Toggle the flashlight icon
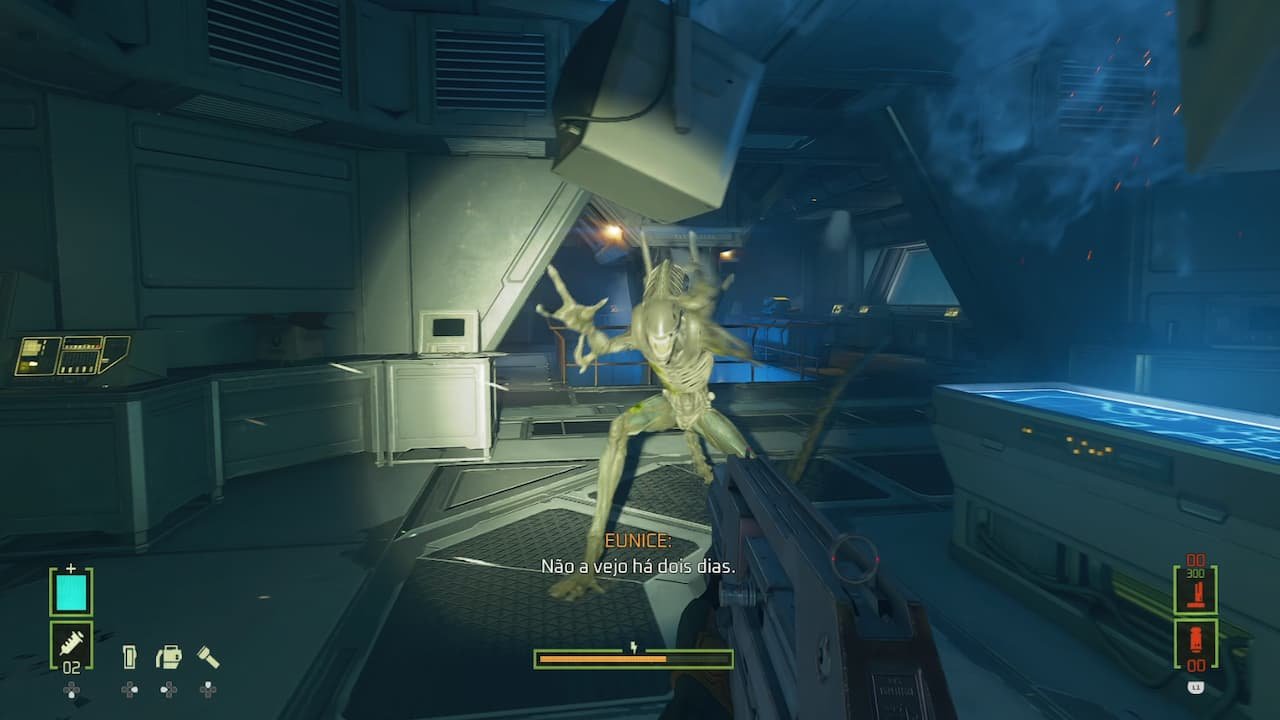 point(208,657)
